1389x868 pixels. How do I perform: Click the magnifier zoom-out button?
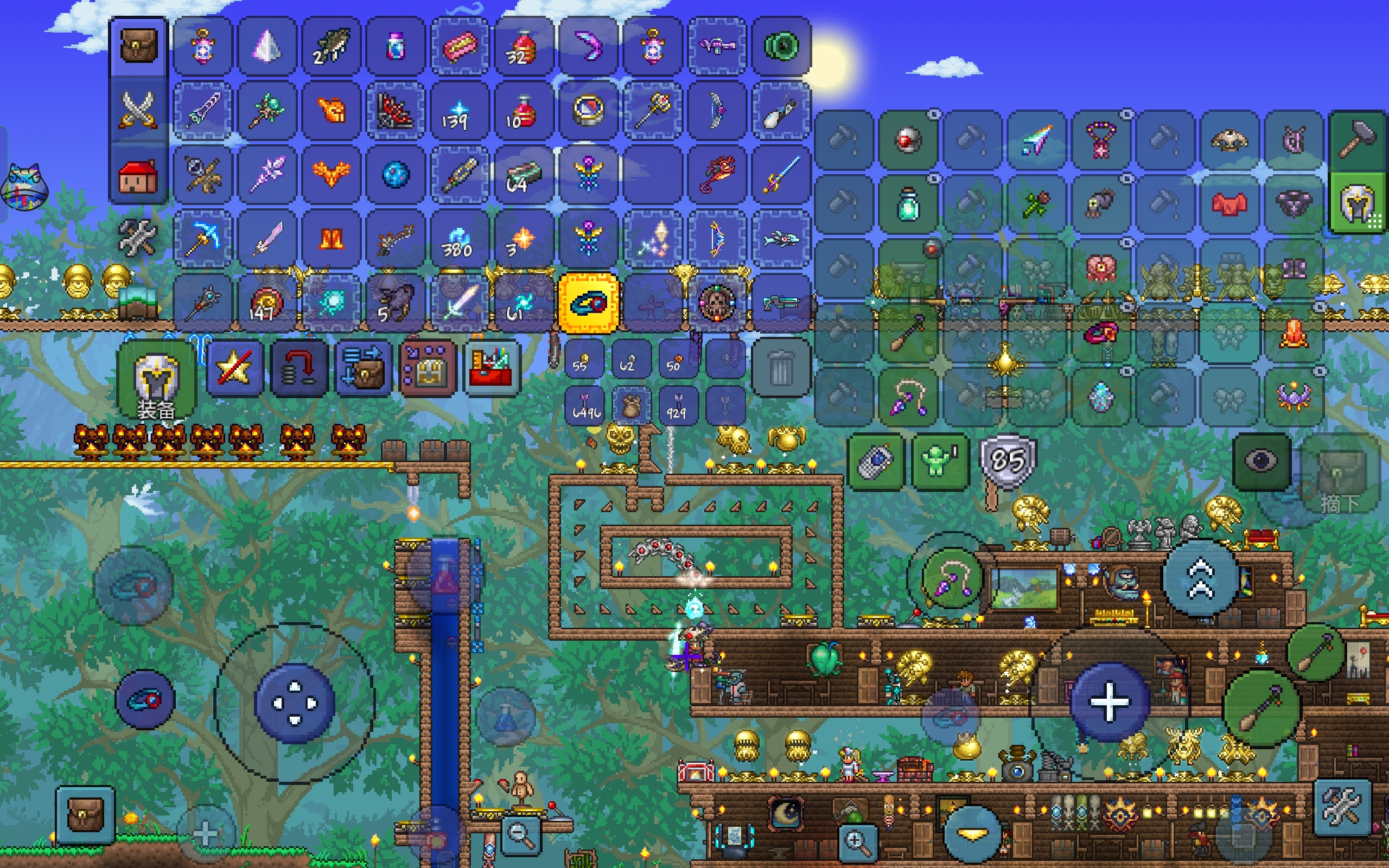(x=520, y=835)
